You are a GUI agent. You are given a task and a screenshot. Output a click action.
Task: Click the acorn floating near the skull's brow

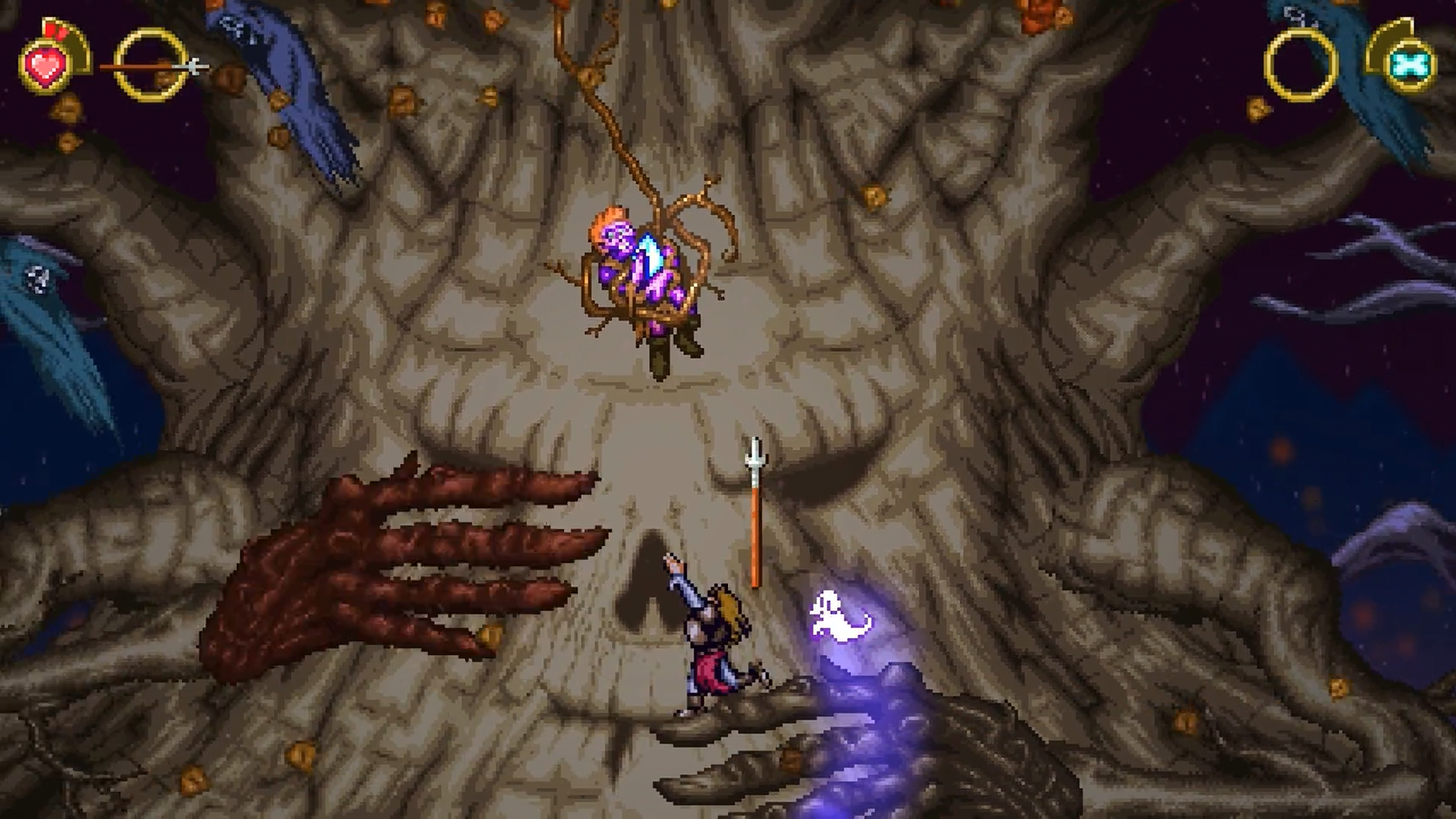click(876, 196)
